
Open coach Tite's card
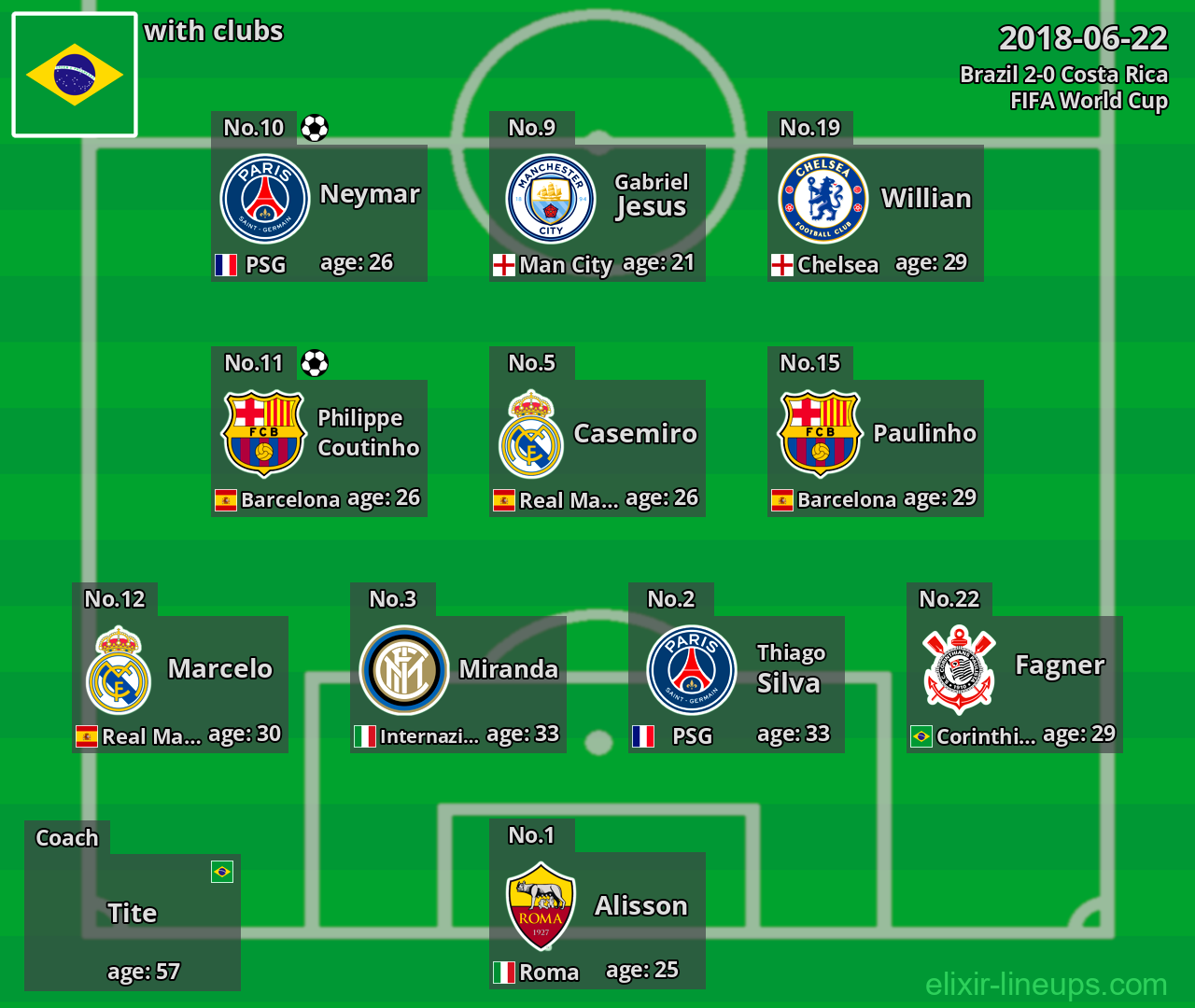pos(133,922)
